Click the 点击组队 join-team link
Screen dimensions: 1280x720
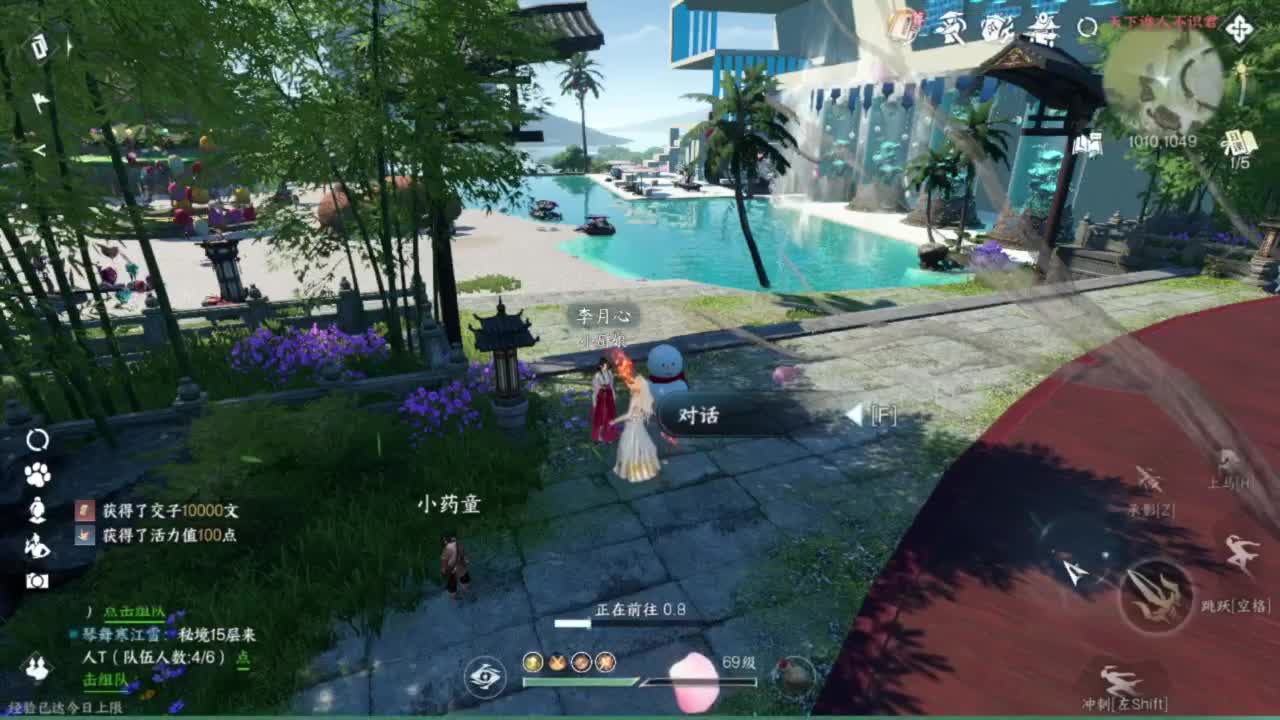(x=134, y=614)
